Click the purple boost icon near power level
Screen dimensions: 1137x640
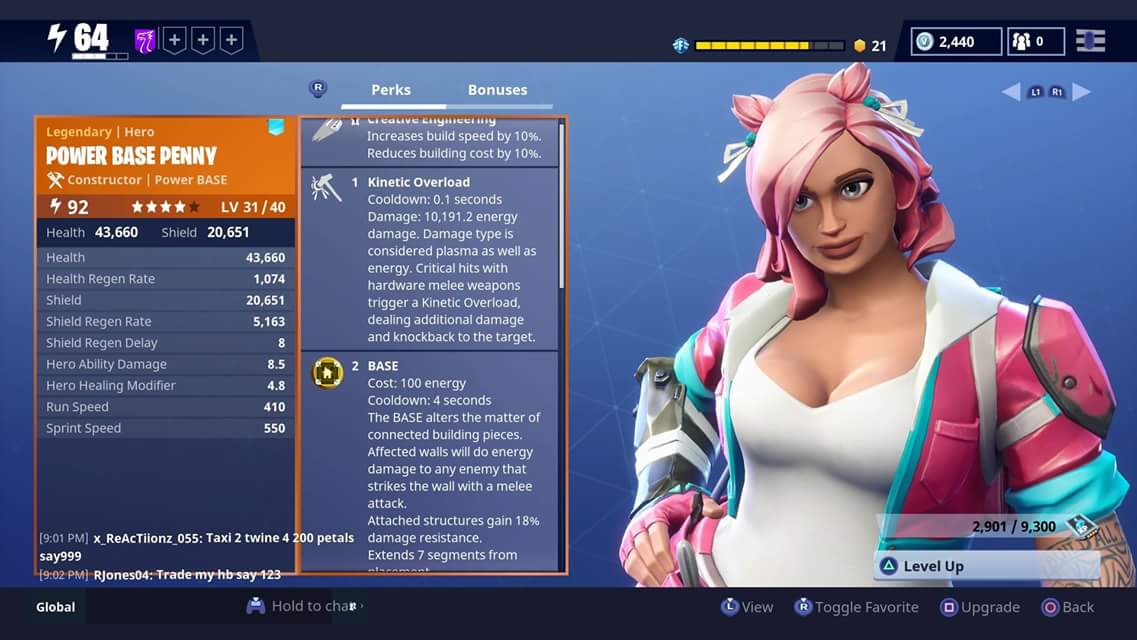coord(145,41)
